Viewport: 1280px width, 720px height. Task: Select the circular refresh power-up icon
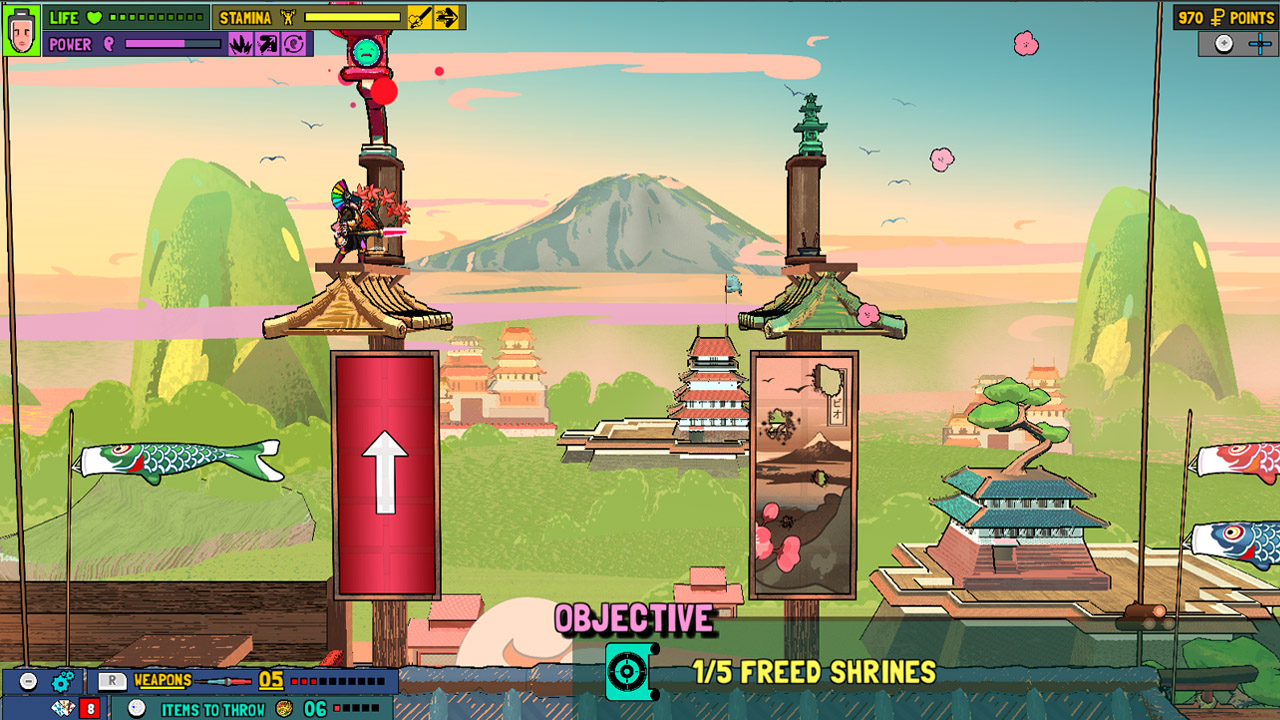point(294,44)
